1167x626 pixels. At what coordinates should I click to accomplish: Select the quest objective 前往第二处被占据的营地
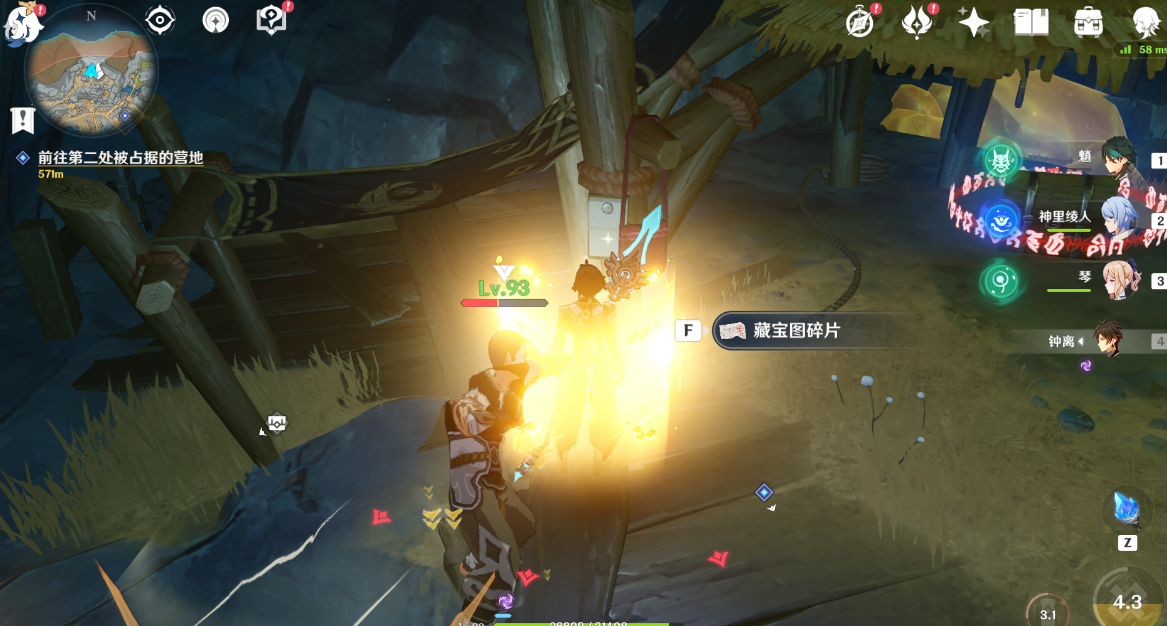[x=120, y=158]
